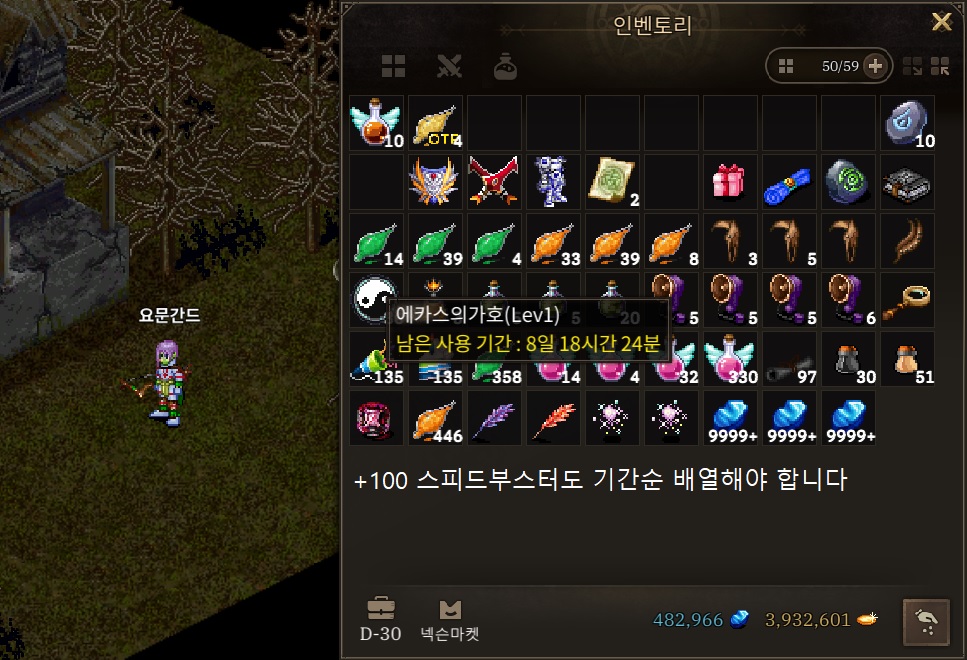
Task: Close the inventory window
Action: point(941,23)
